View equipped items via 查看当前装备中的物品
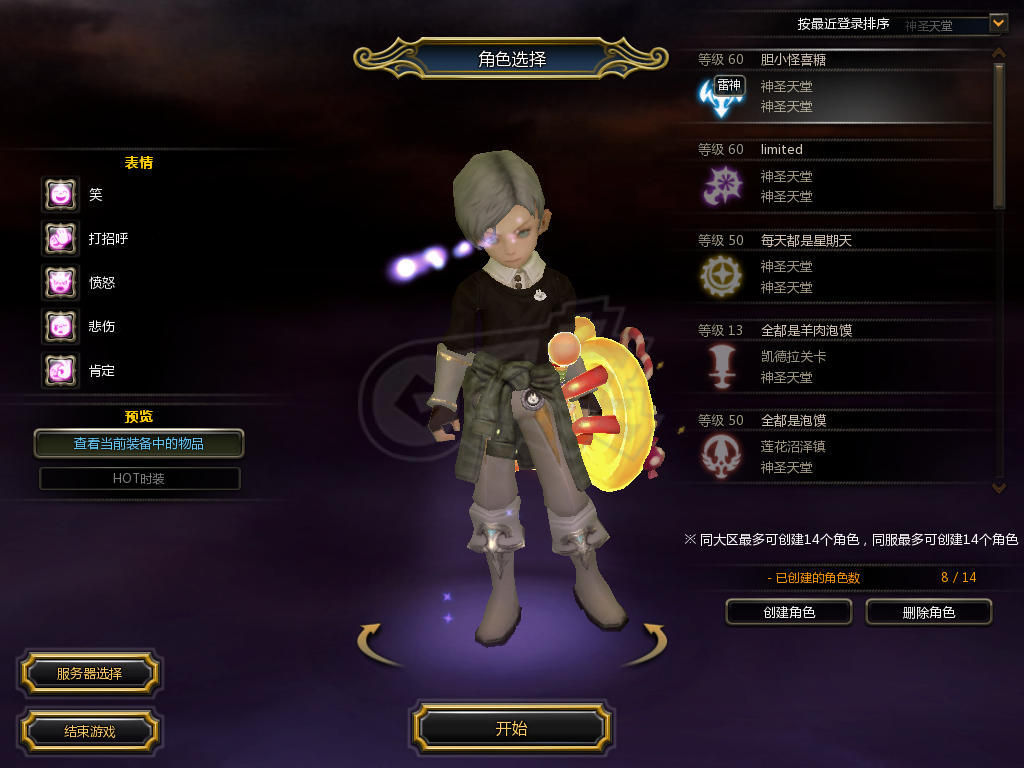Image resolution: width=1024 pixels, height=768 pixels. [138, 443]
